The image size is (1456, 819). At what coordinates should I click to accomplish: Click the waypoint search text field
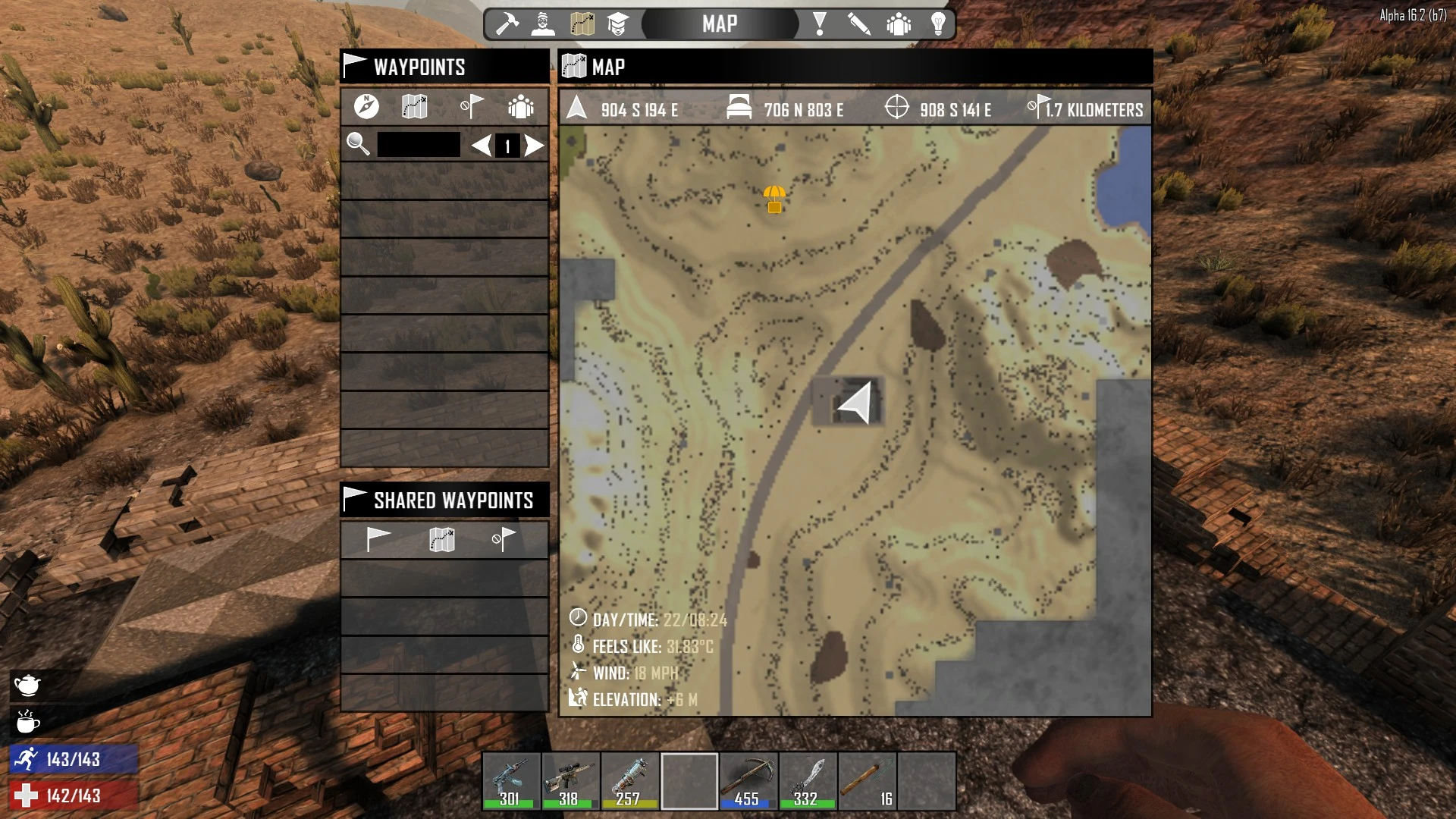point(419,145)
